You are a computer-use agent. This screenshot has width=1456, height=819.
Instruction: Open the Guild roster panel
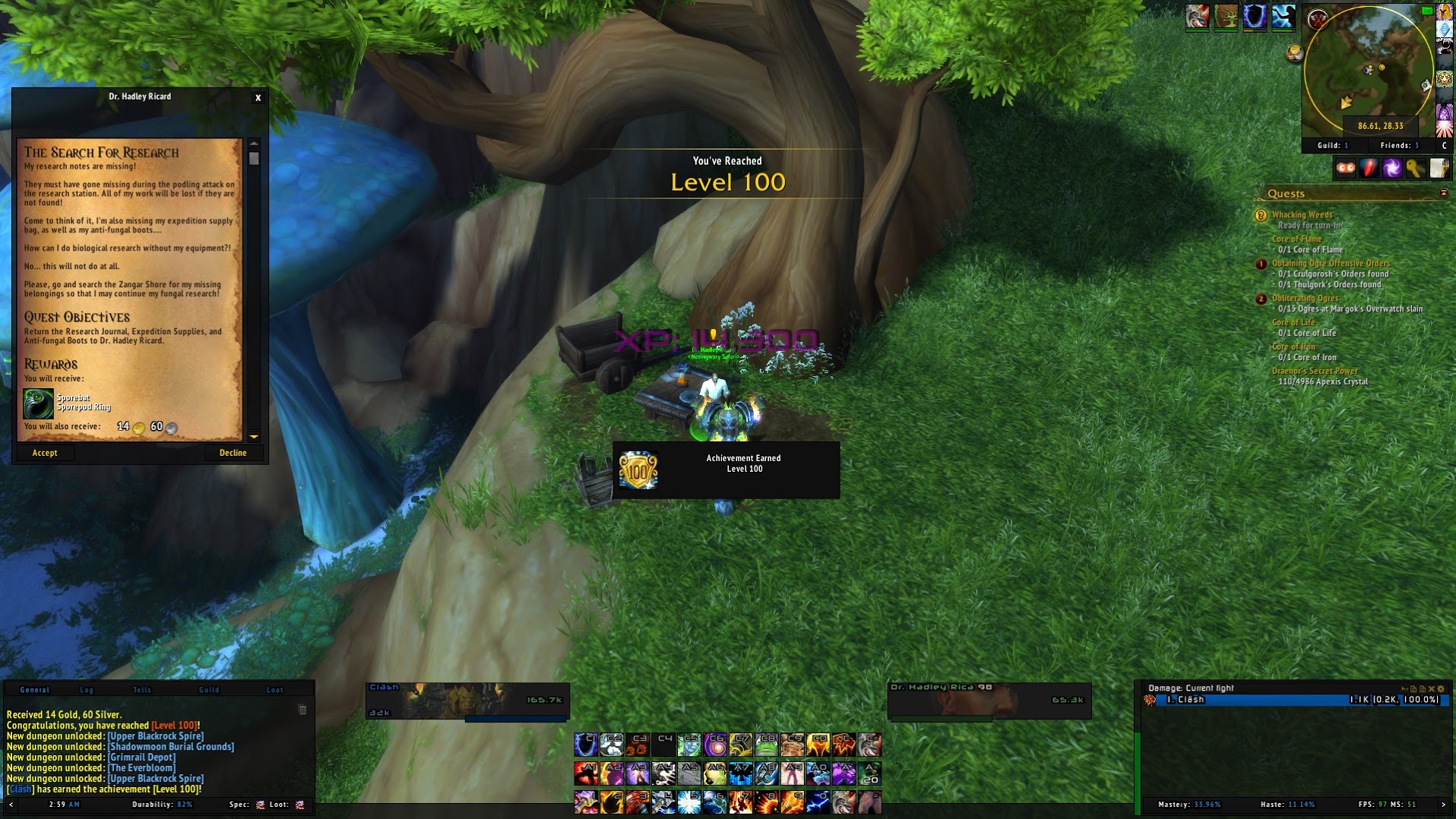coord(1332,145)
